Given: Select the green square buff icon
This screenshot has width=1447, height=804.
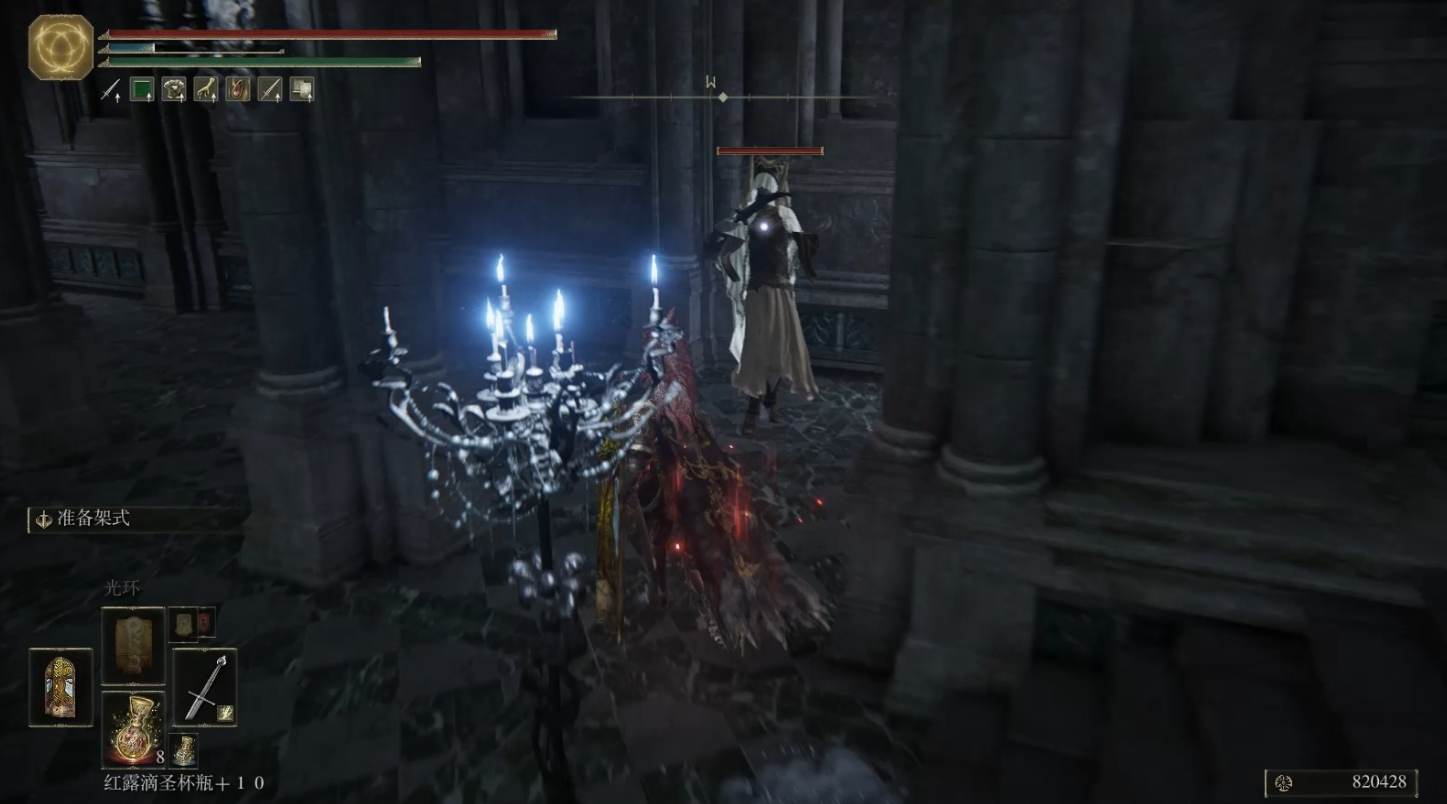Looking at the screenshot, I should click(x=142, y=90).
